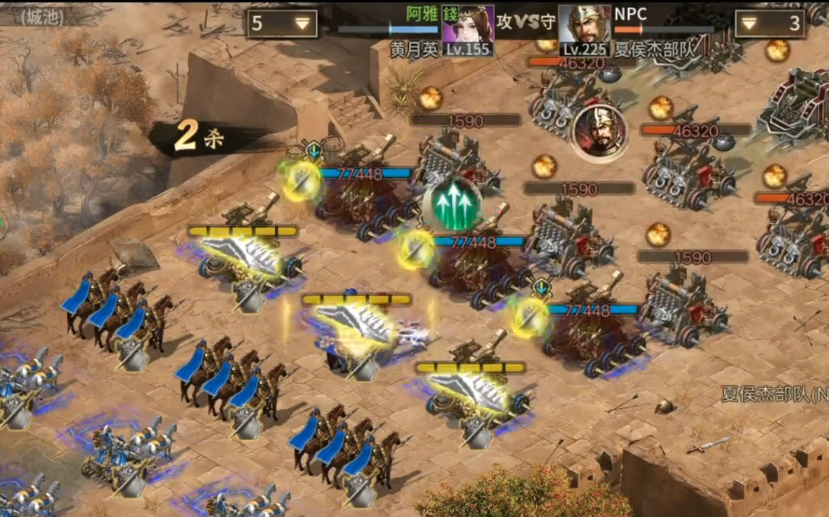The image size is (829, 517).
Task: Tap the green triple-arrow buff icon
Action: [x=452, y=205]
